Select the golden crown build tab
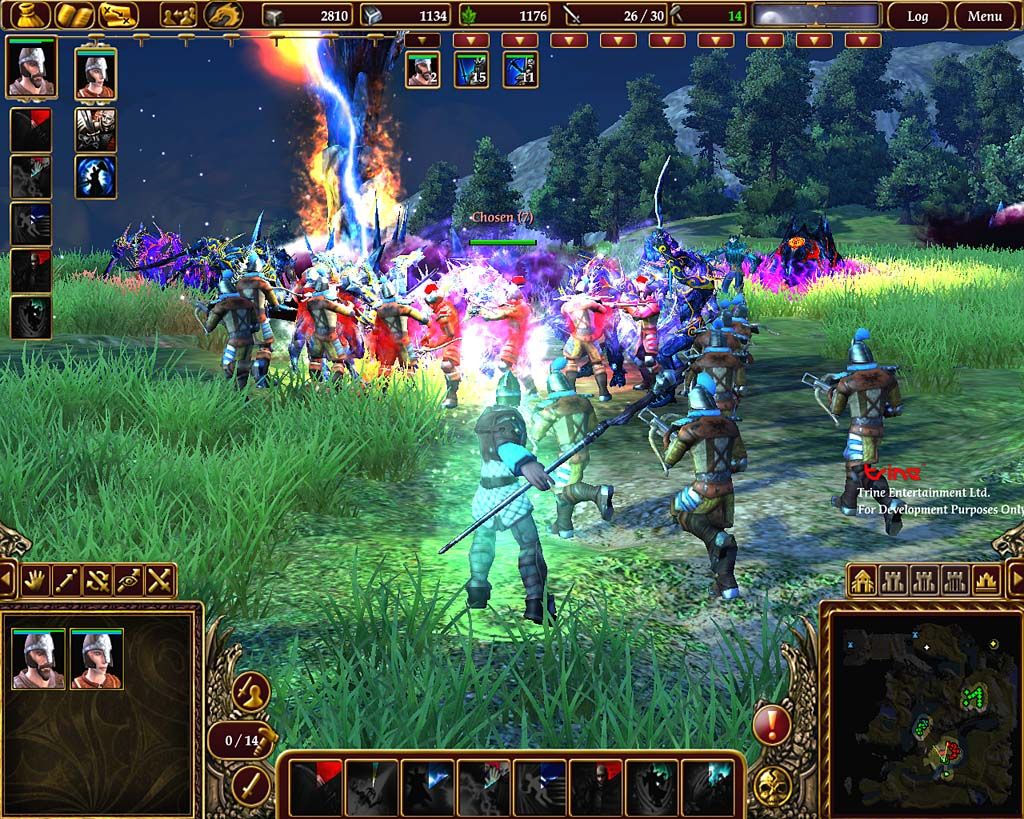The width and height of the screenshot is (1024, 819). pos(985,580)
